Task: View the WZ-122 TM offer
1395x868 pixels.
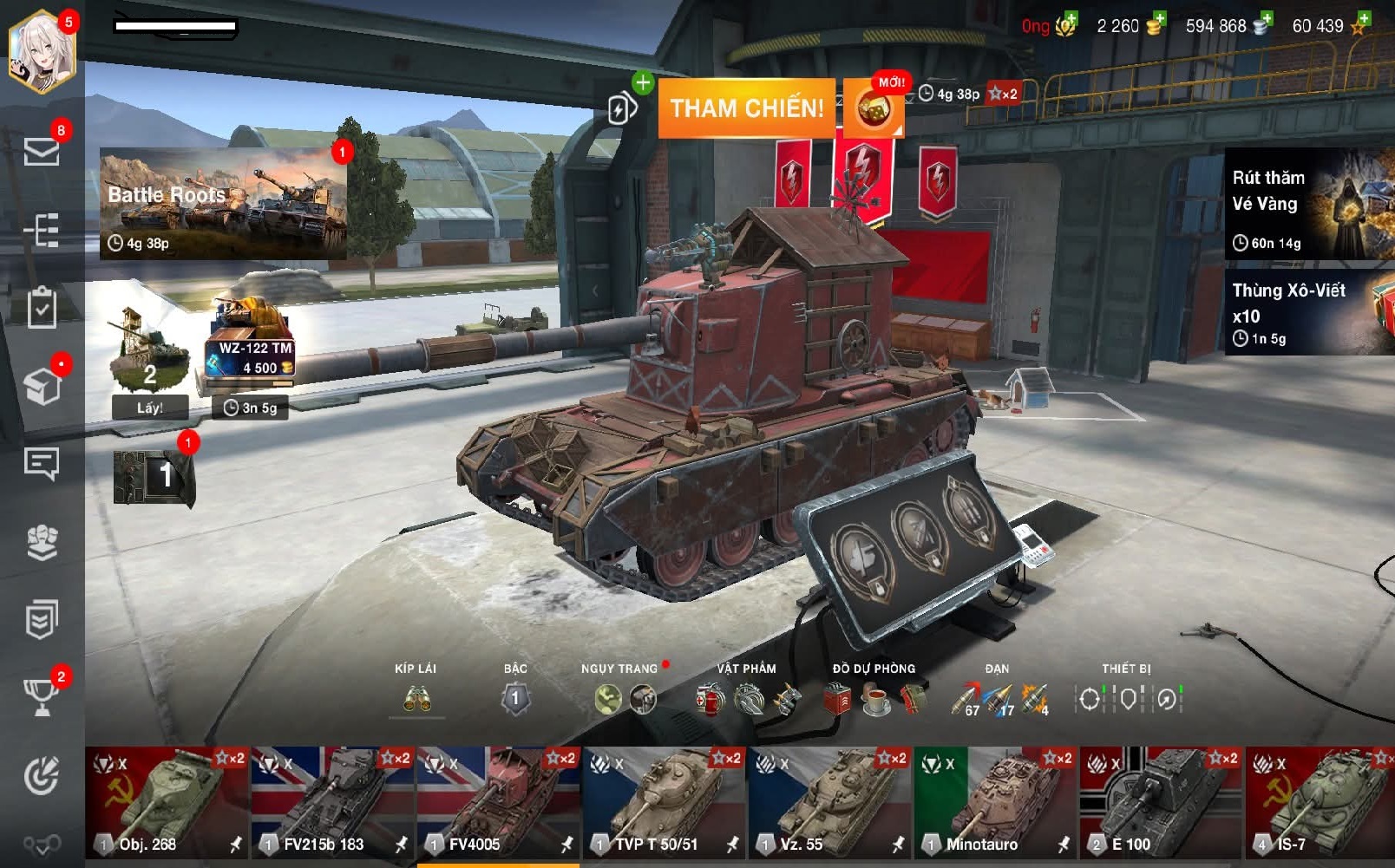Action: pyautogui.click(x=252, y=343)
